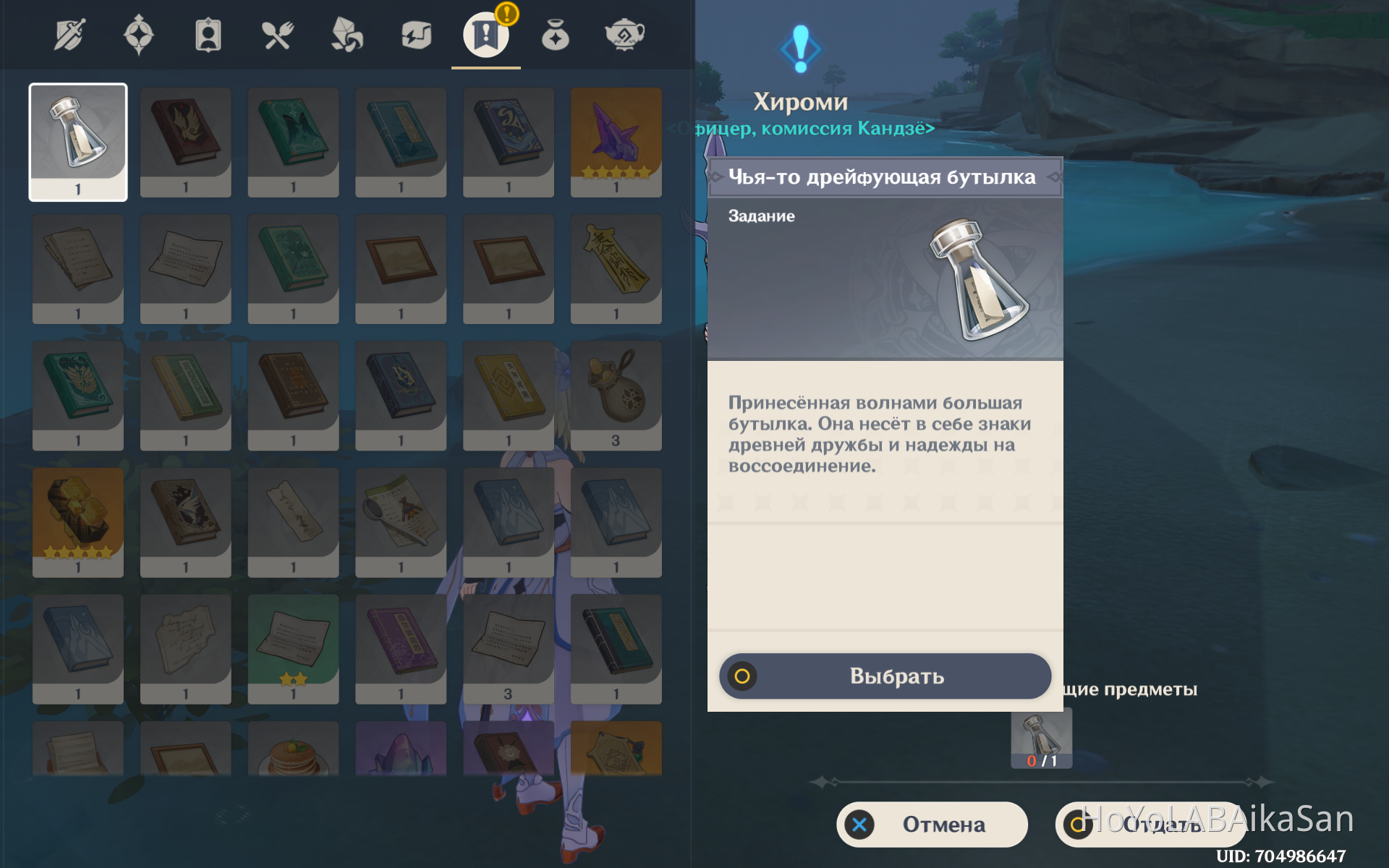Open the Precious Items pouch tab

tap(555, 35)
